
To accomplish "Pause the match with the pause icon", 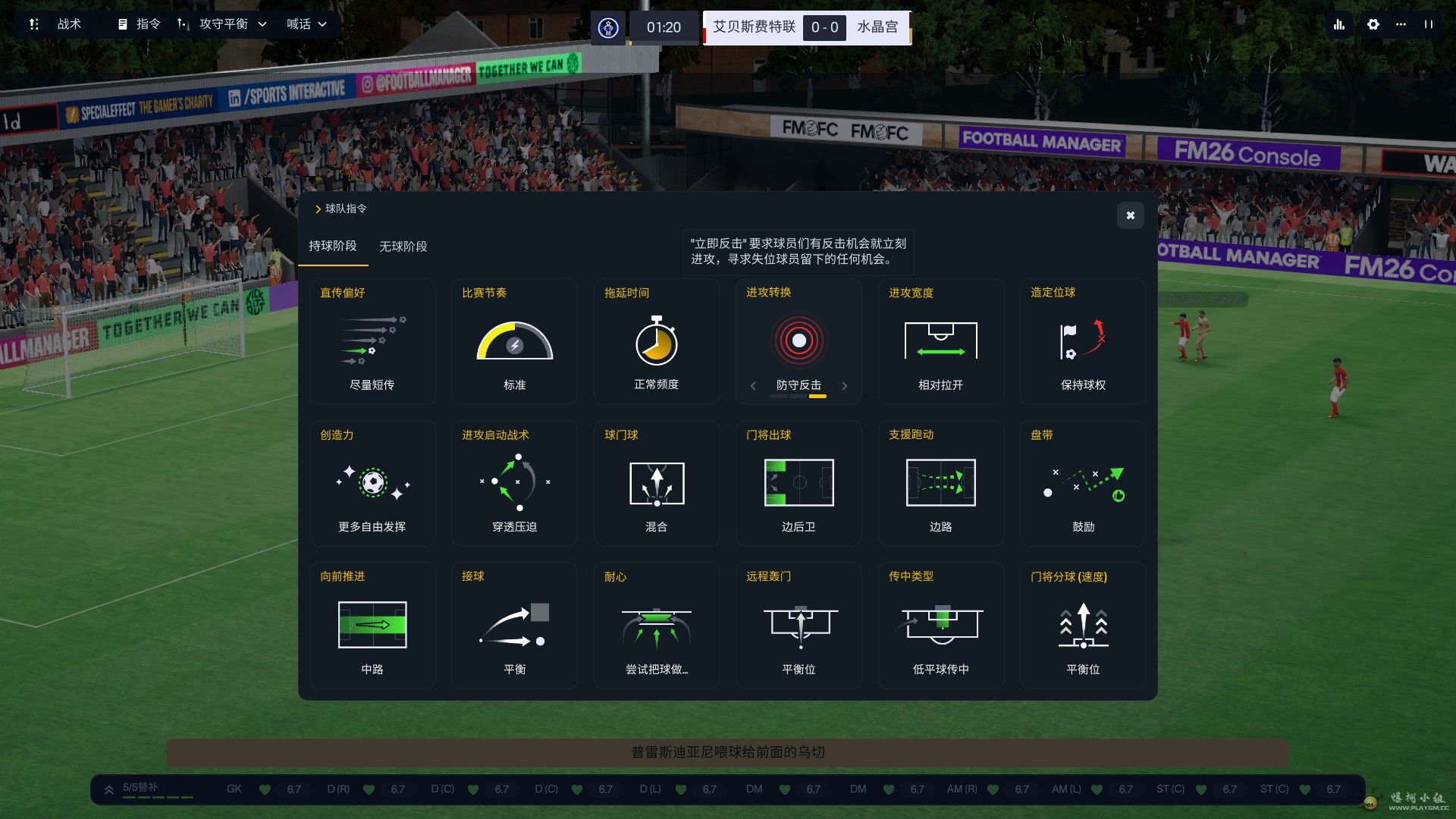I will click(x=1429, y=24).
